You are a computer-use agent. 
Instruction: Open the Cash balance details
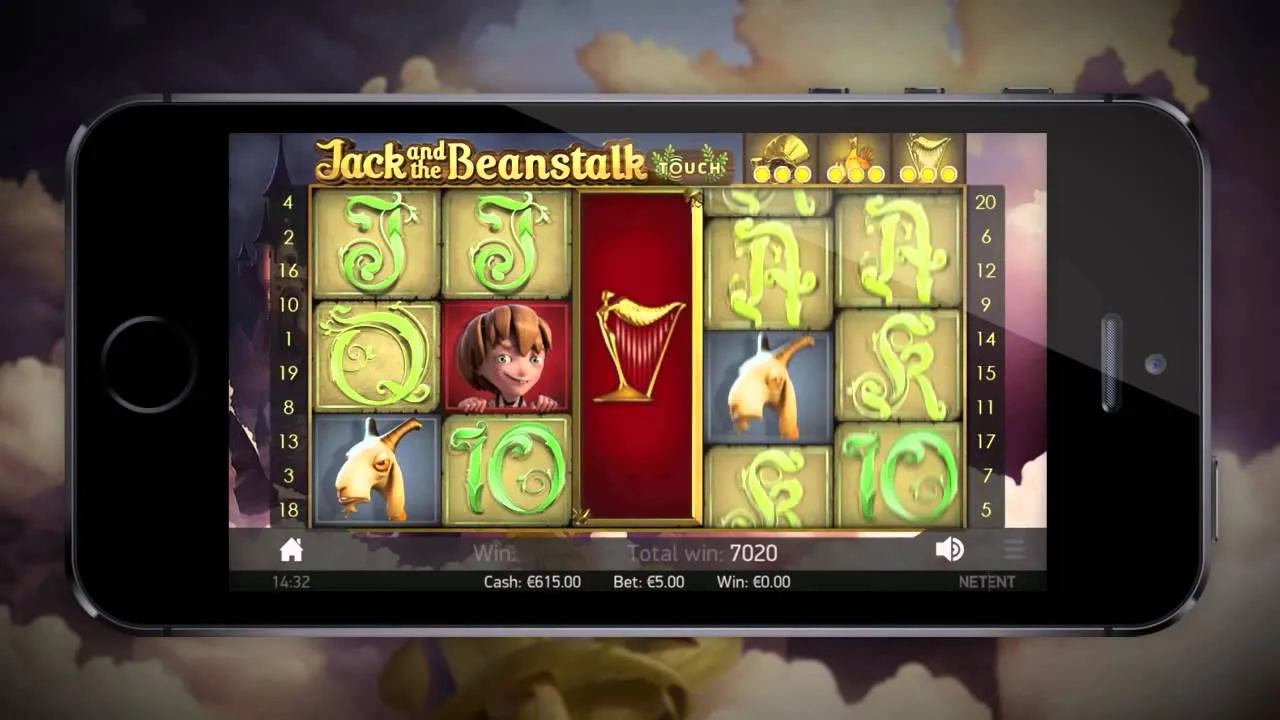(533, 582)
